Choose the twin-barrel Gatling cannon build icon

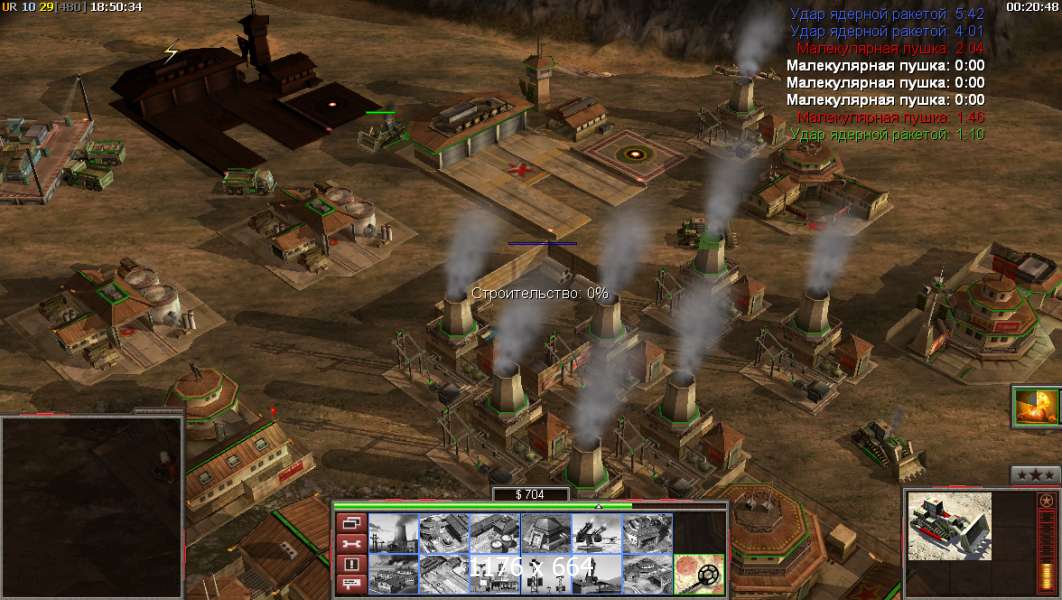(597, 532)
